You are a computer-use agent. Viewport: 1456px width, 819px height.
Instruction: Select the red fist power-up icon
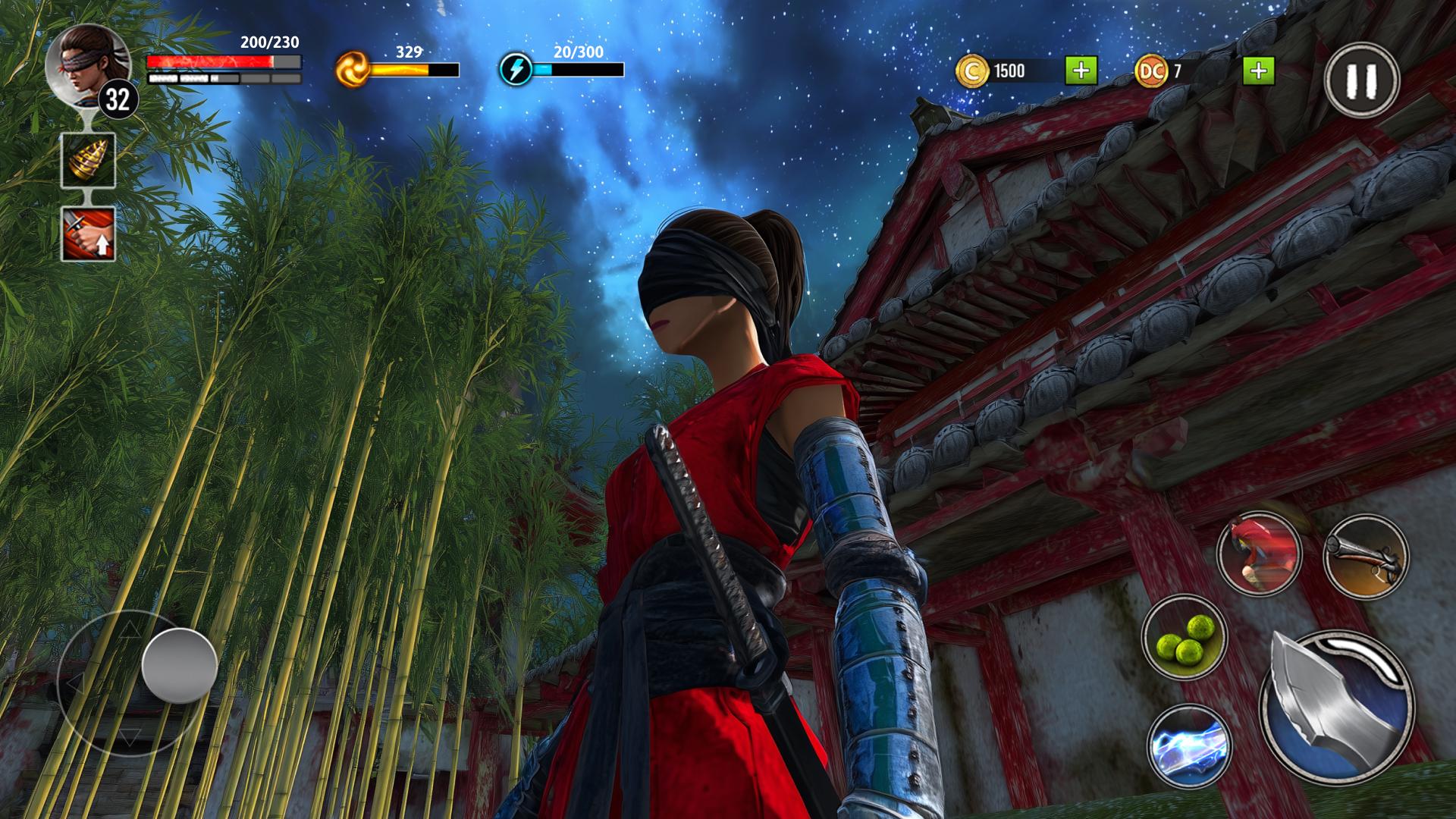(x=88, y=234)
